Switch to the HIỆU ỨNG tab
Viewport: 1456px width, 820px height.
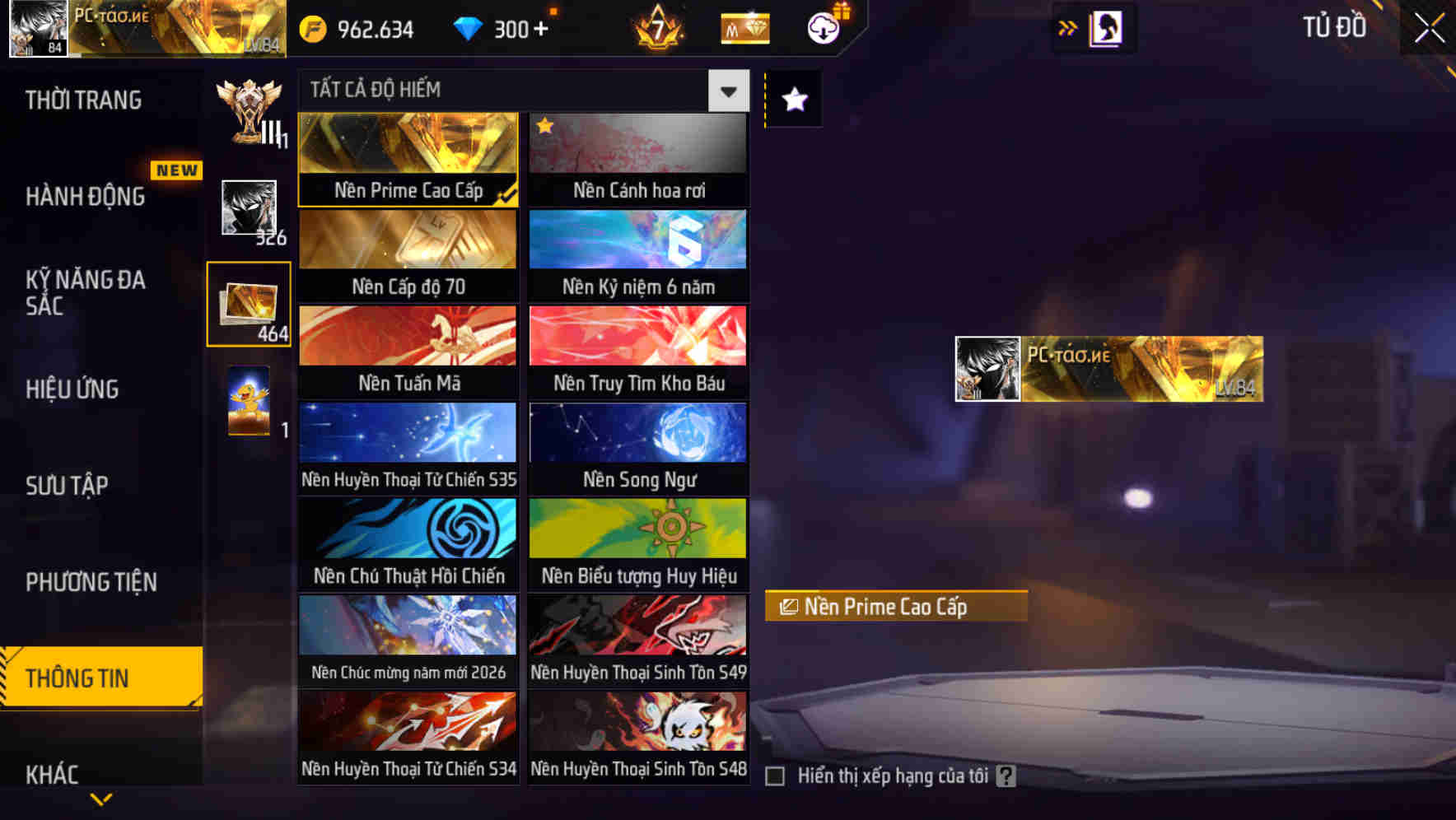(x=74, y=389)
